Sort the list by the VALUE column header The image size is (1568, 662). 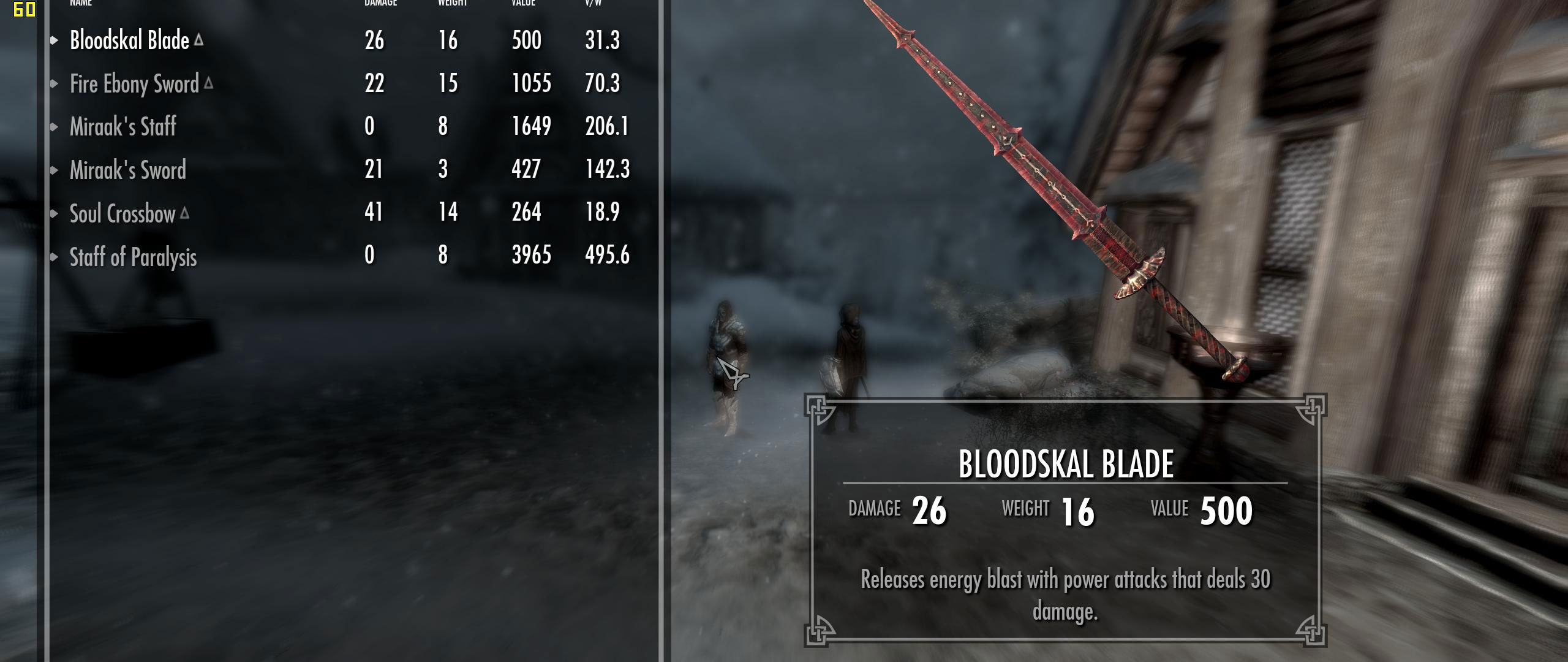coord(523,3)
